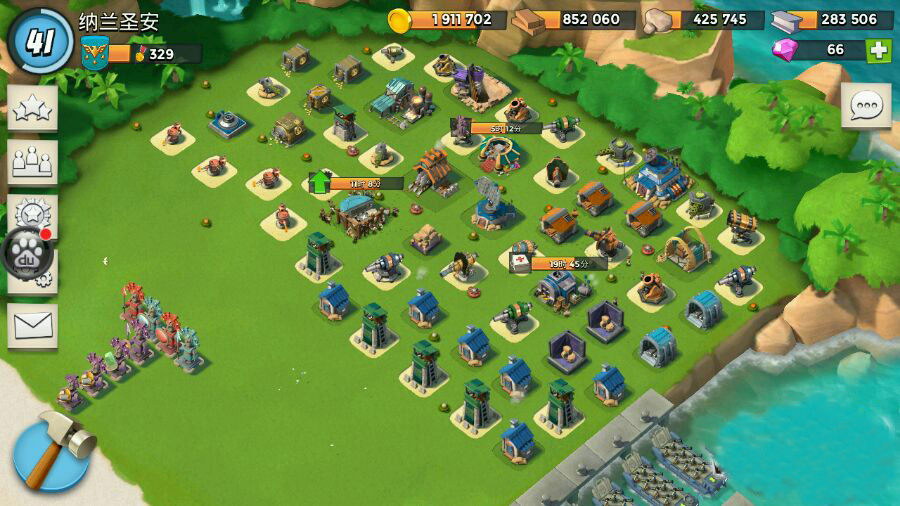Open the mail envelope inbox
Screen dimensions: 900x506
tap(33, 325)
